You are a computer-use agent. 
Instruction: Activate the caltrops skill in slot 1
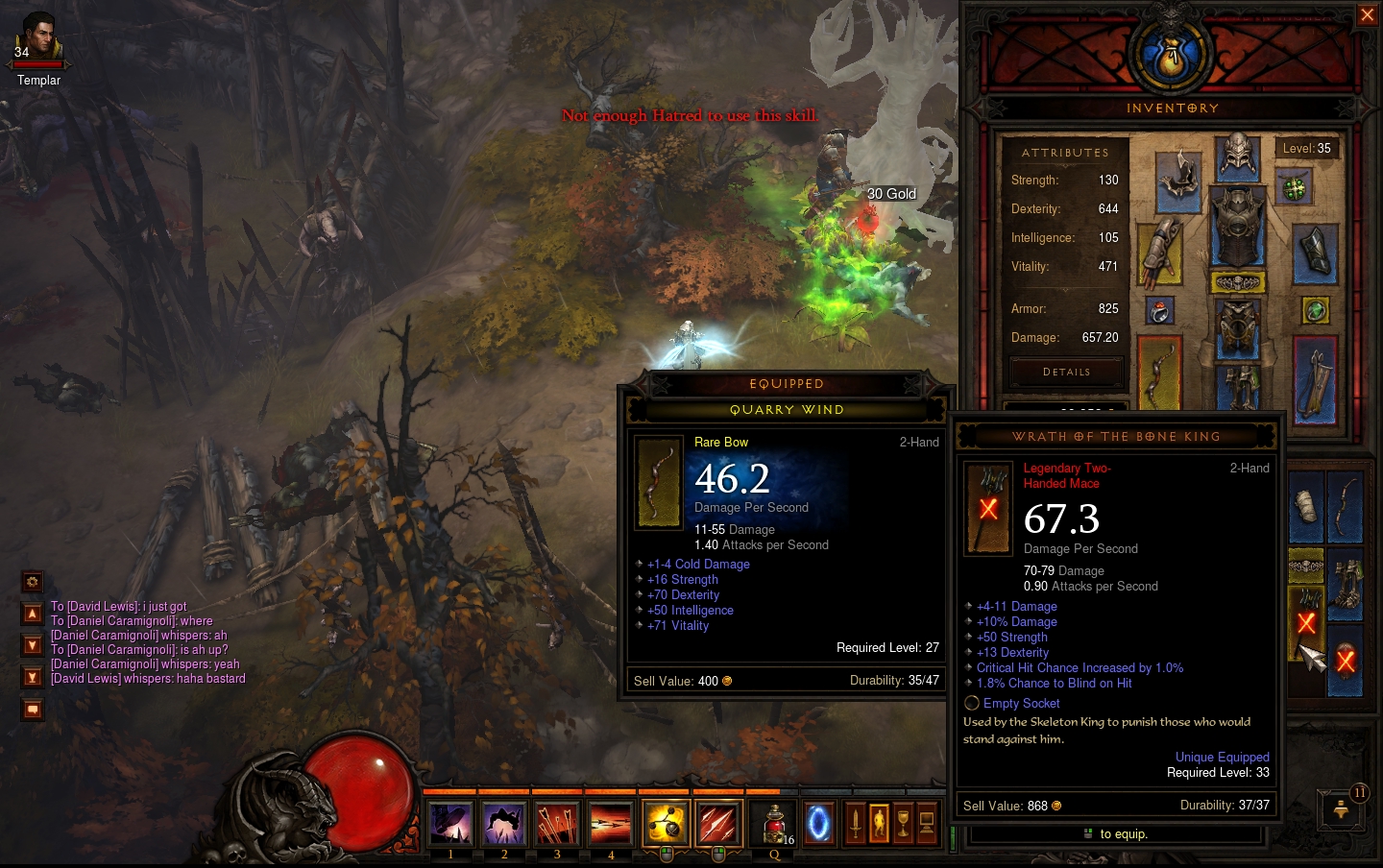pyautogui.click(x=450, y=824)
